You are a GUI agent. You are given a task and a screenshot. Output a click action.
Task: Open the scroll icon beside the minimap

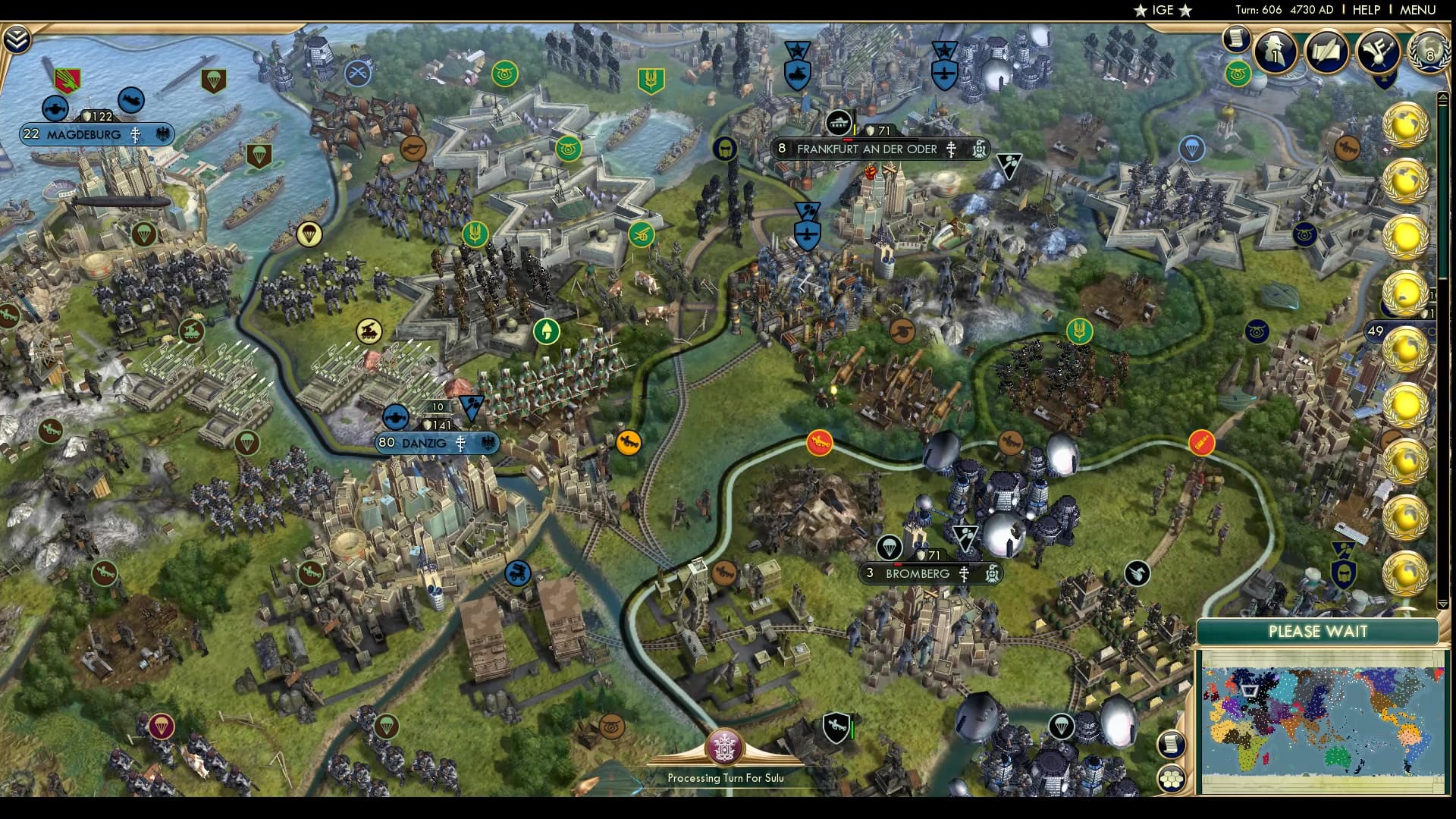coord(1172,744)
